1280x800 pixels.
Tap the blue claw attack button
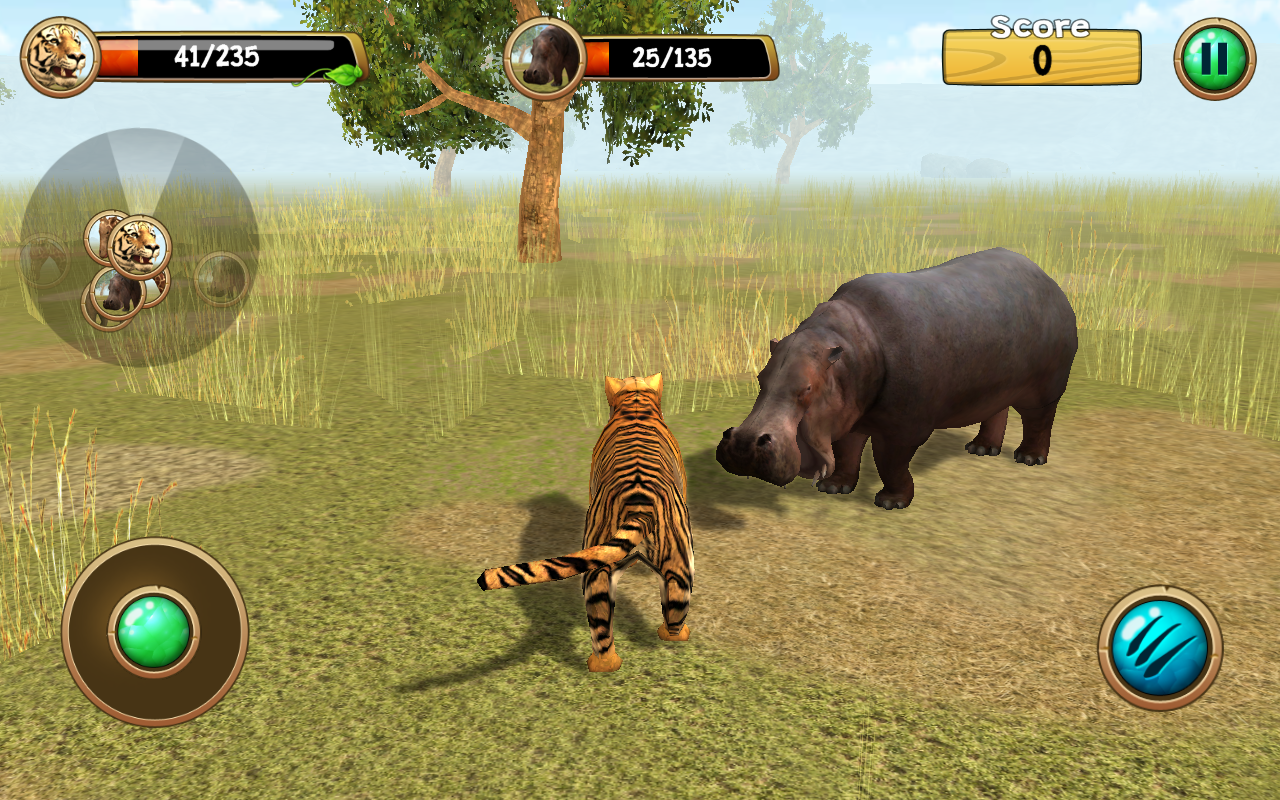pyautogui.click(x=1160, y=647)
